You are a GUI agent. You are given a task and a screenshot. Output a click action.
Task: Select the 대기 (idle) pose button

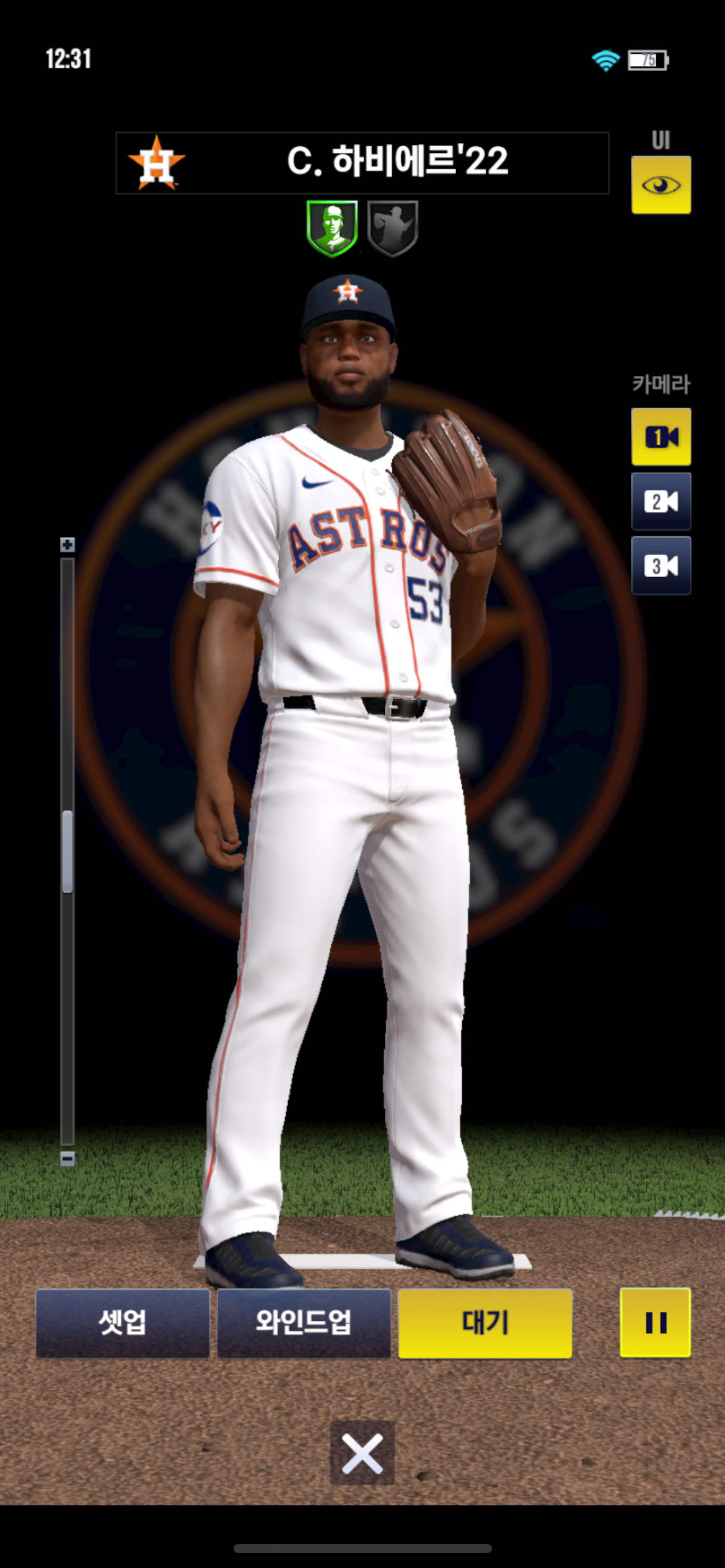pos(485,1323)
